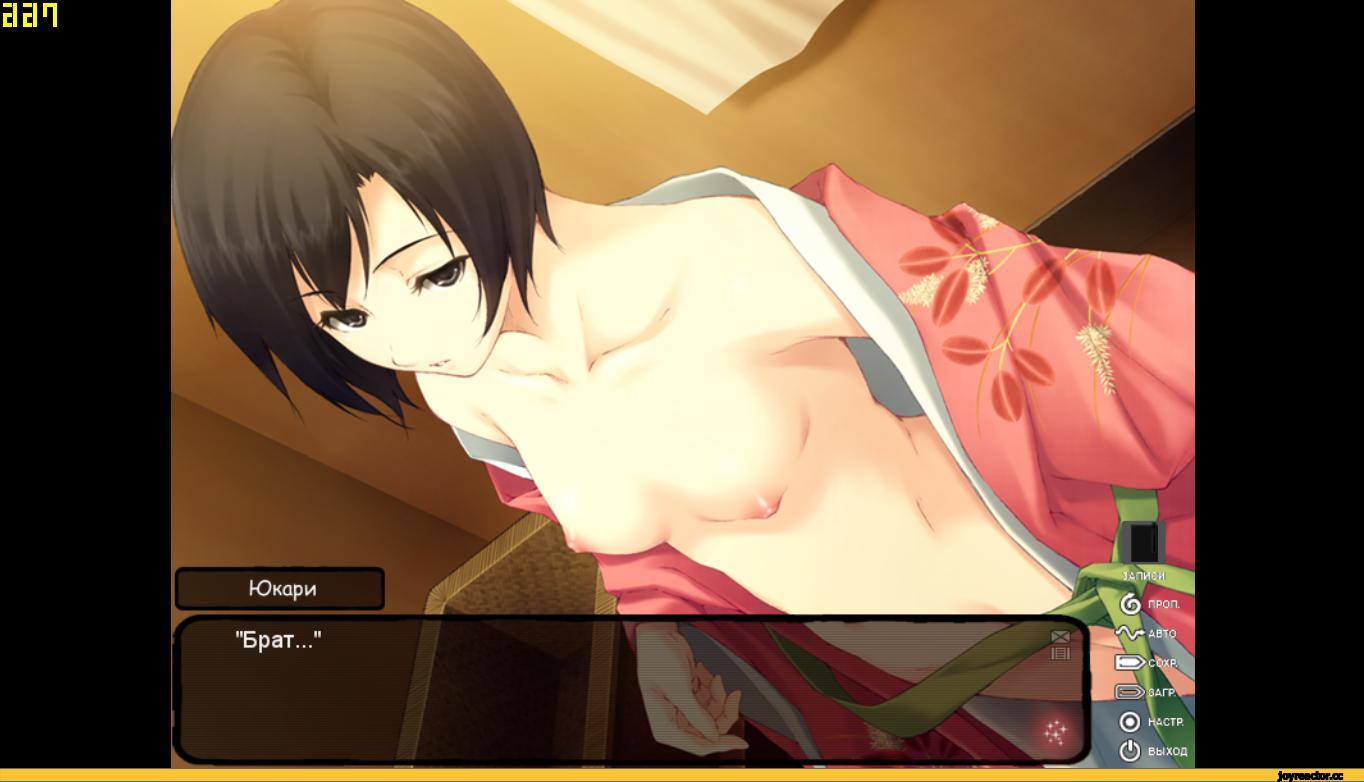
Task: Click the joyreactor.cc watermark link
Action: point(1310,775)
